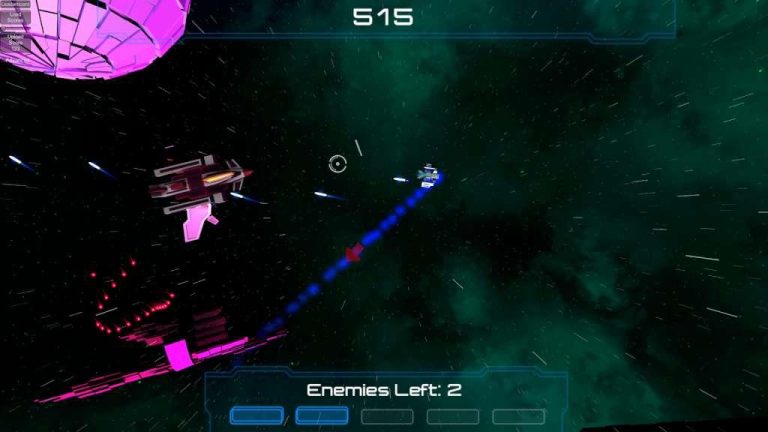768x432 pixels.
Task: Click the Load Scores debug button
Action: pos(15,17)
